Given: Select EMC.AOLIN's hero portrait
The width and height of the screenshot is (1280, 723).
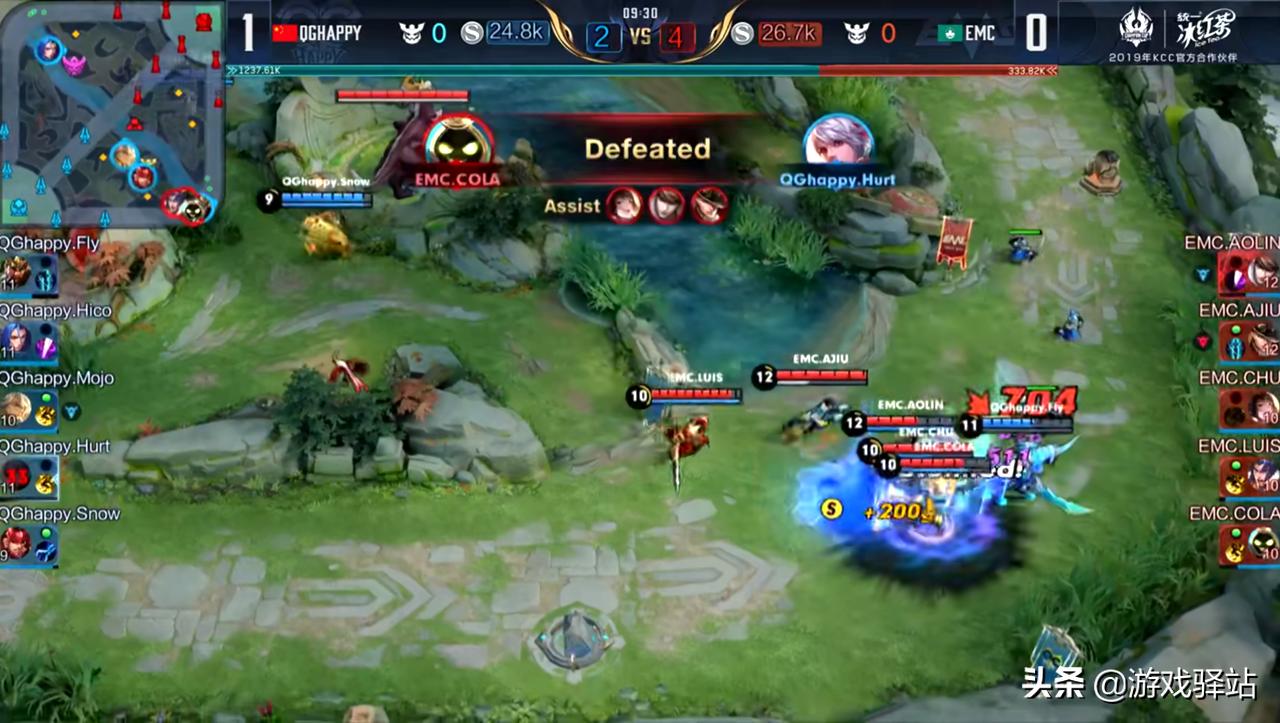Looking at the screenshot, I should [x=1262, y=272].
